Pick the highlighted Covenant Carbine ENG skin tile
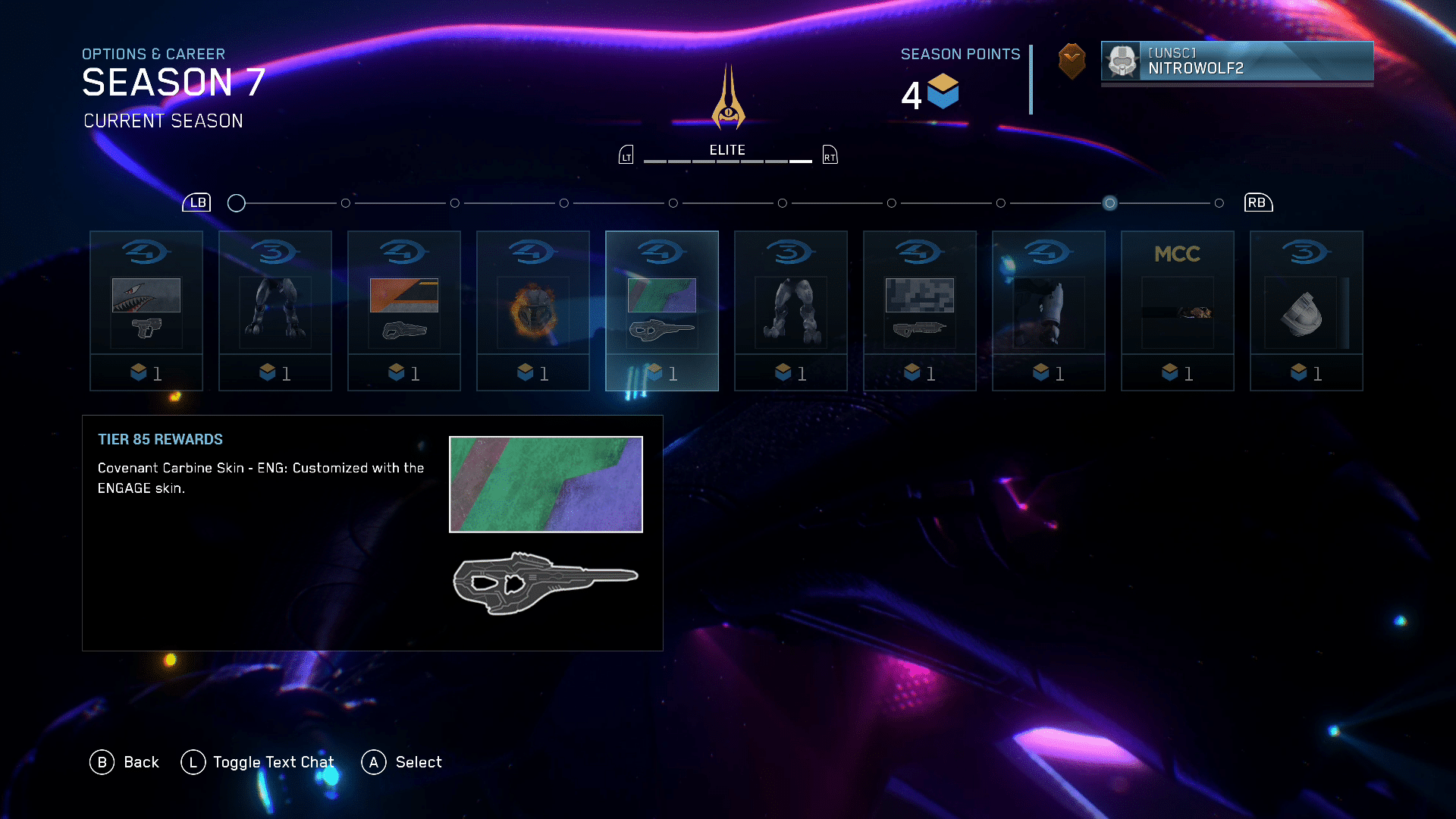1456x819 pixels. (662, 311)
